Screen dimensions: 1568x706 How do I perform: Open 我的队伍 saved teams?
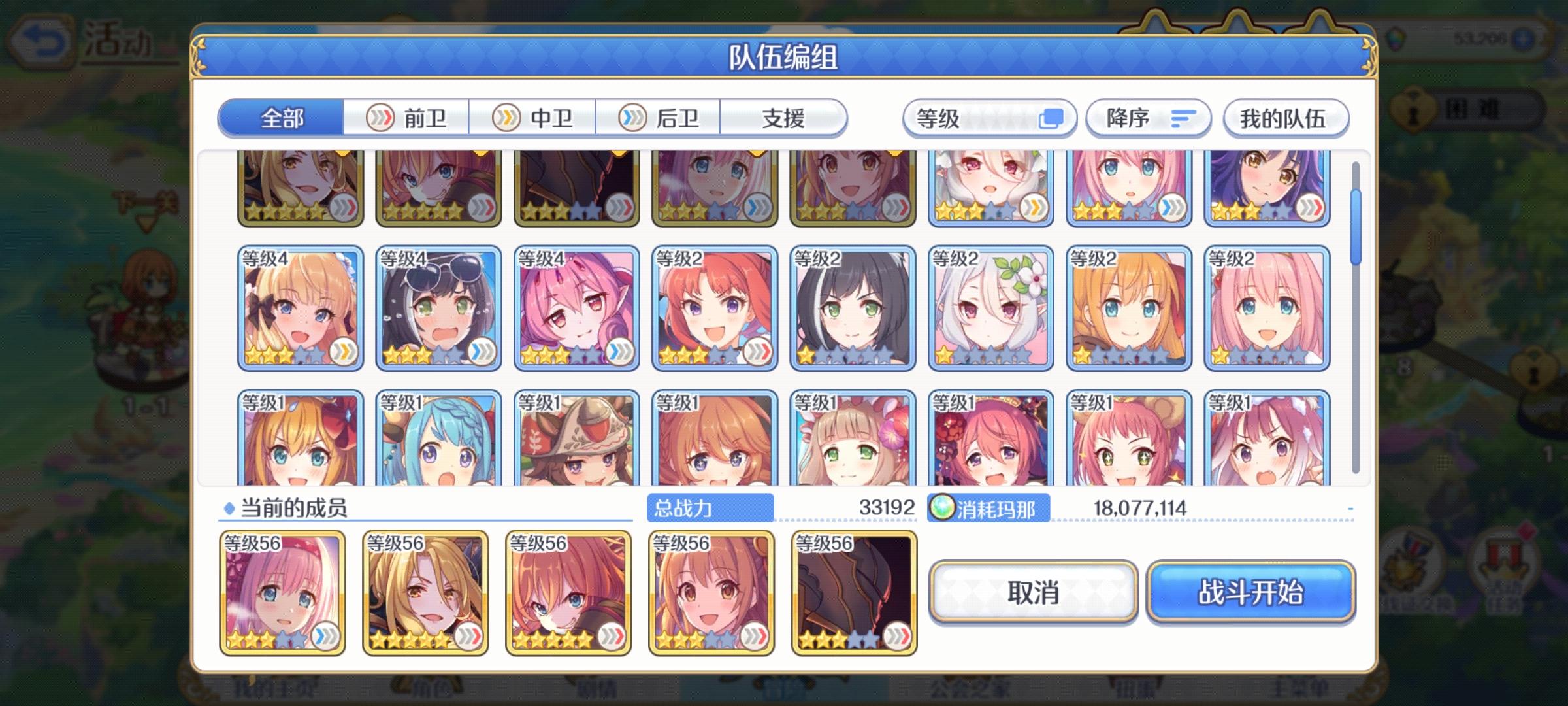click(x=1284, y=118)
